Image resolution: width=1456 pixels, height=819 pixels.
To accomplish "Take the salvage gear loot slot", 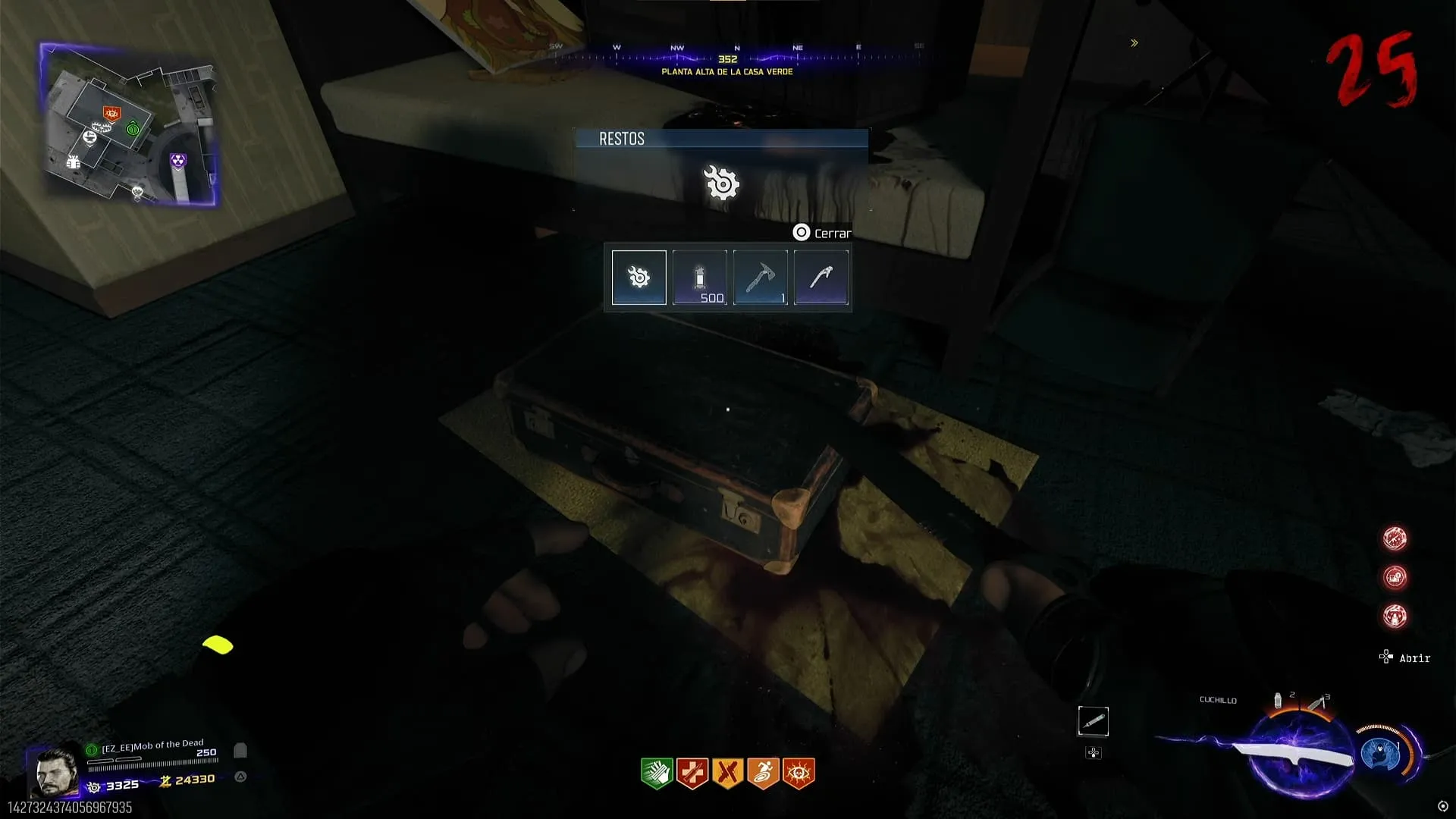I will click(639, 278).
